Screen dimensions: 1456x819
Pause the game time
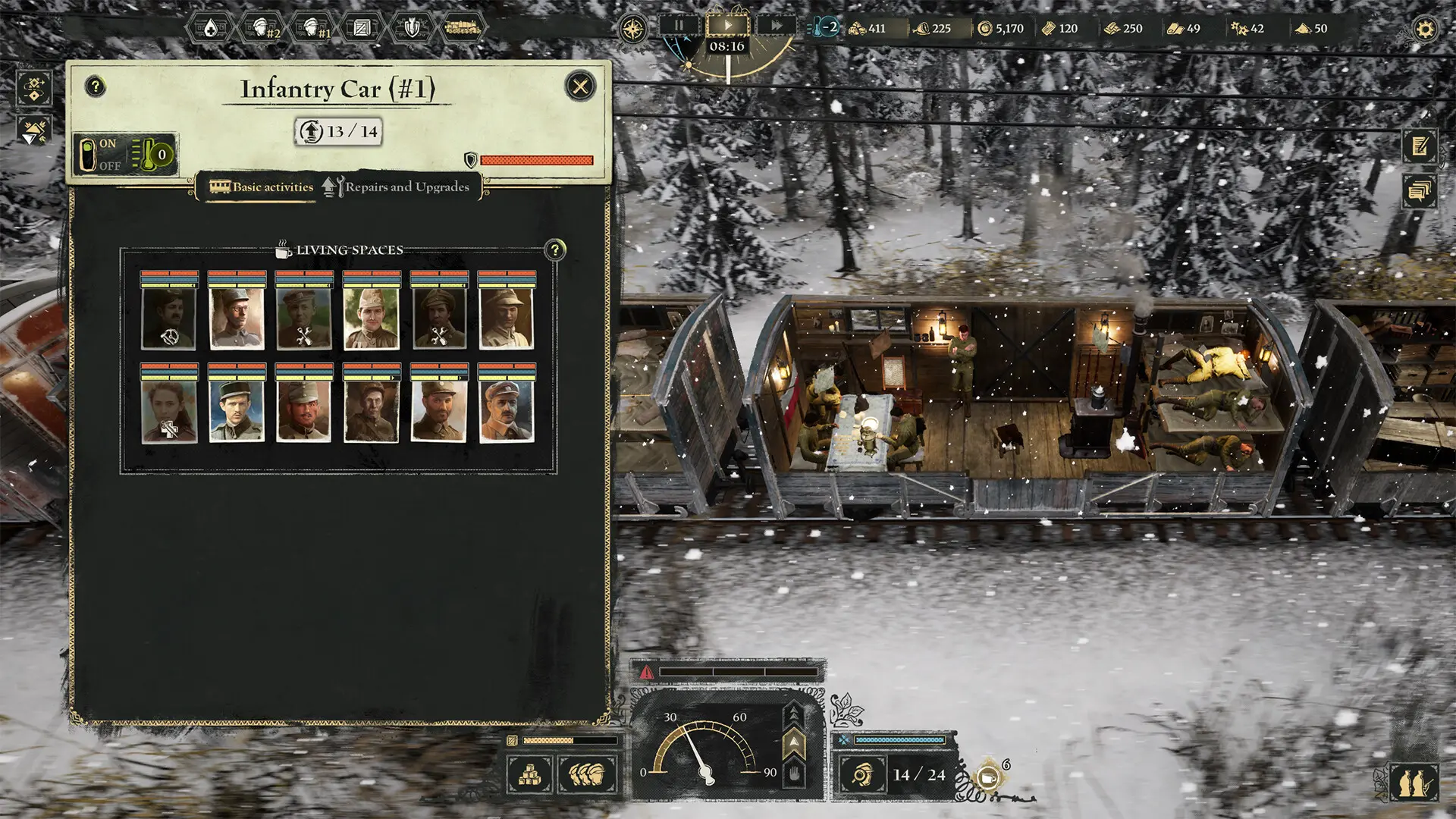679,26
